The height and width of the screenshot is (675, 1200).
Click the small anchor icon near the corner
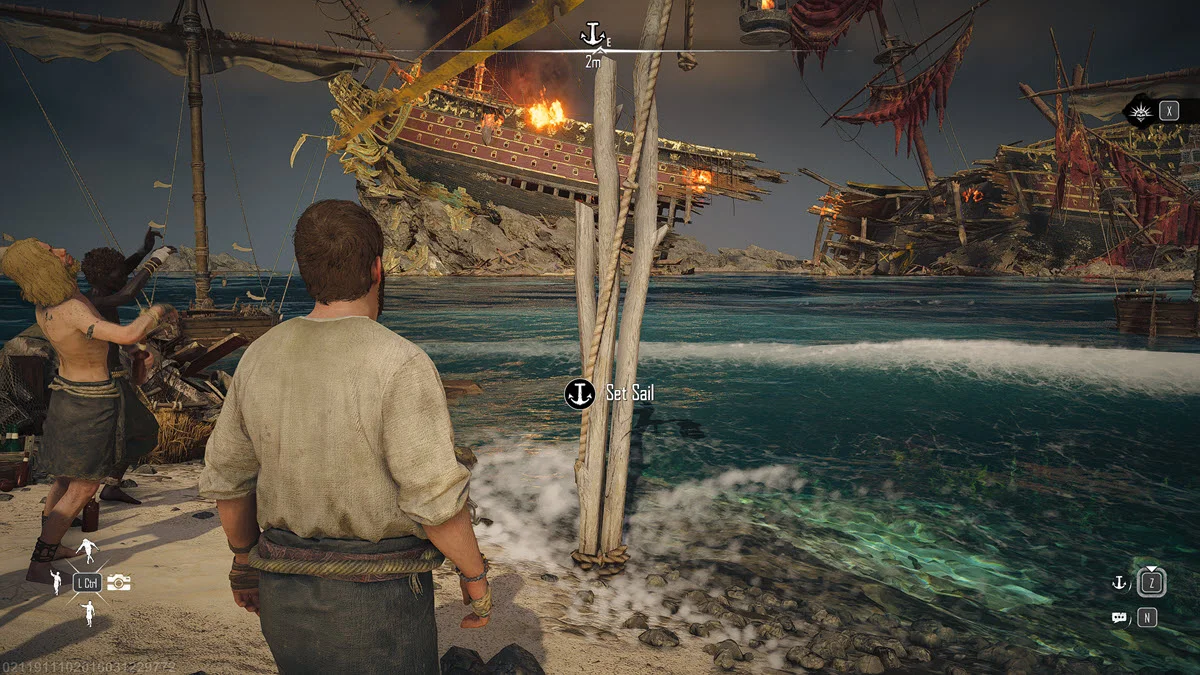click(x=1119, y=582)
